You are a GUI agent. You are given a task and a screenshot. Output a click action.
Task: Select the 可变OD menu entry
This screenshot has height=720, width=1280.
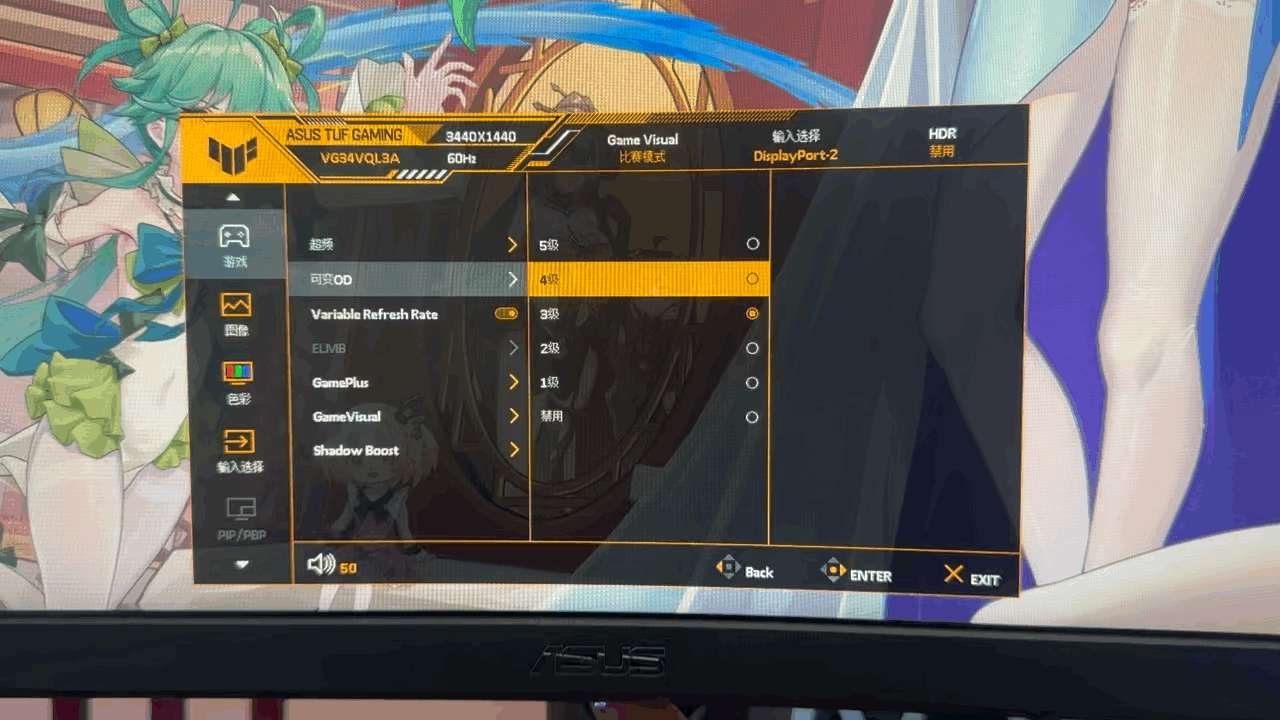click(407, 279)
